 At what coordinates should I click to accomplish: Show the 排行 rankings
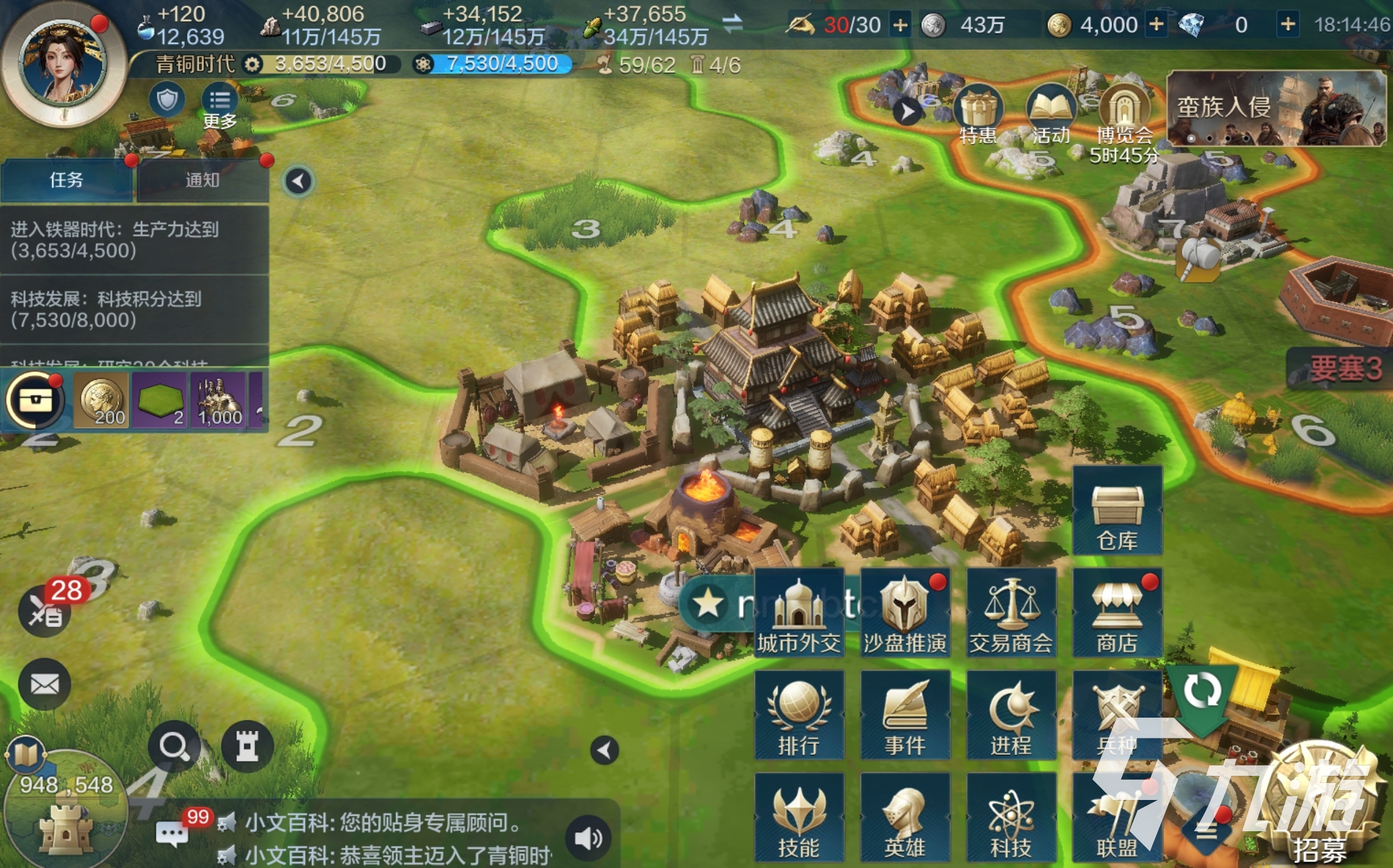pyautogui.click(x=798, y=716)
